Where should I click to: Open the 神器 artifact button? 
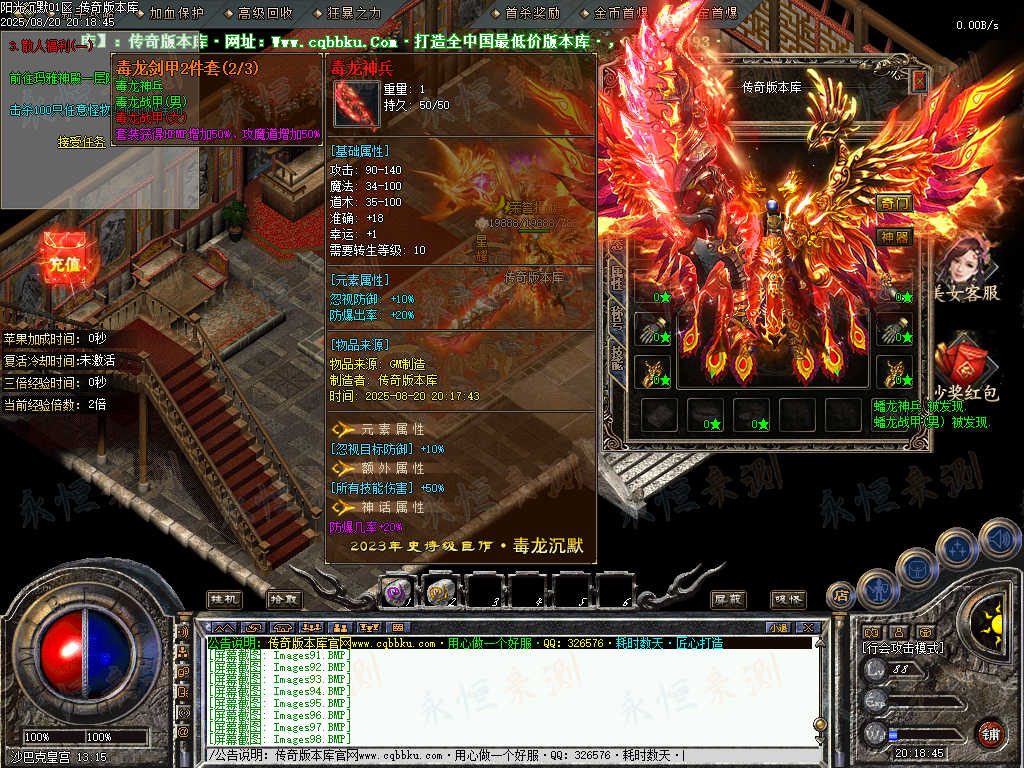point(895,237)
